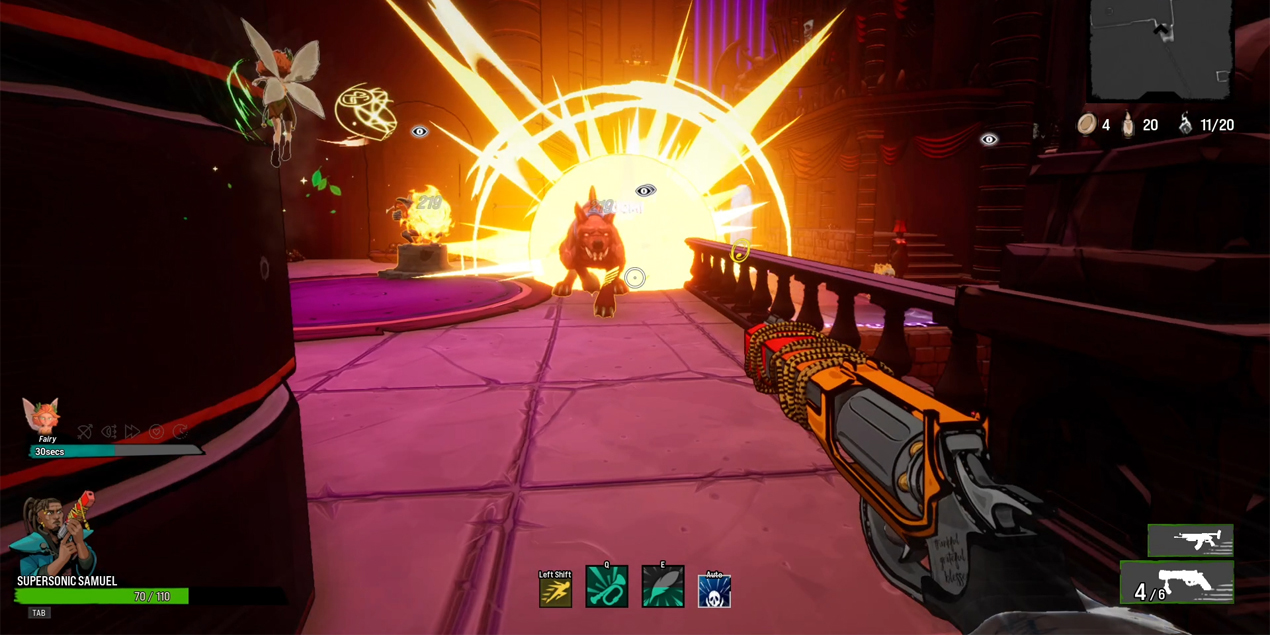Trigger the feather ability icon

[662, 587]
